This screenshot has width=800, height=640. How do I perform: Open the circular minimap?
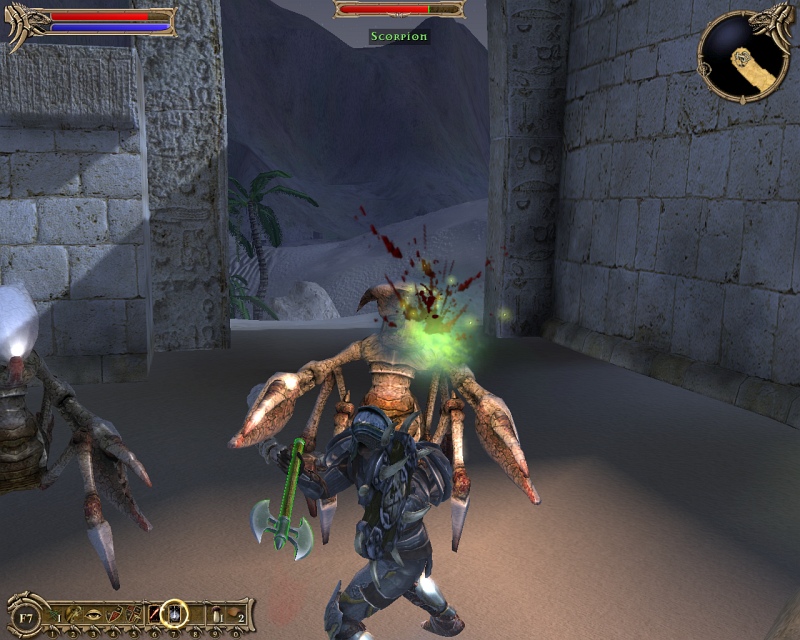coord(740,56)
